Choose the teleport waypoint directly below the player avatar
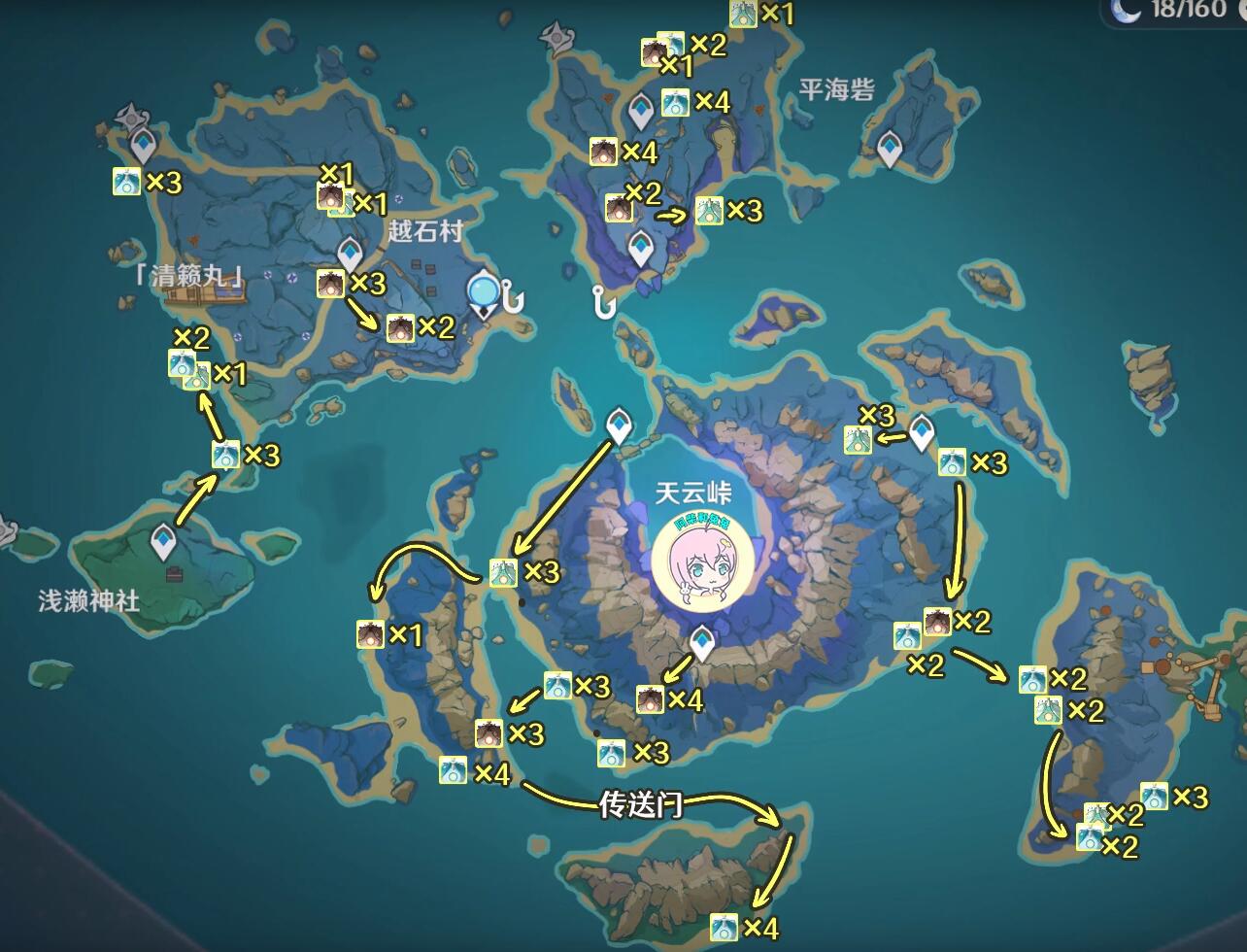 pos(701,641)
